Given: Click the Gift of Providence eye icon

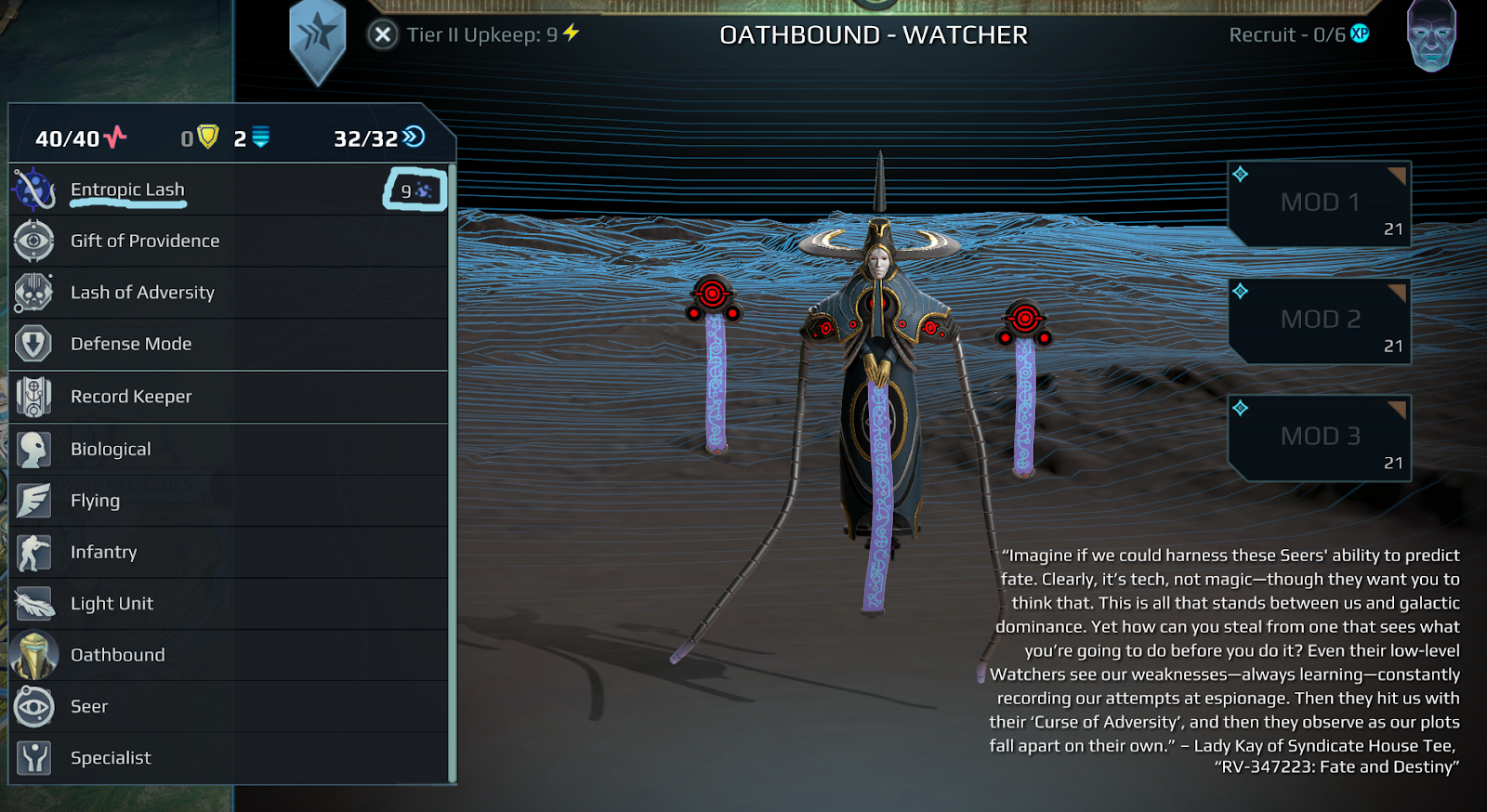Looking at the screenshot, I should [x=34, y=241].
